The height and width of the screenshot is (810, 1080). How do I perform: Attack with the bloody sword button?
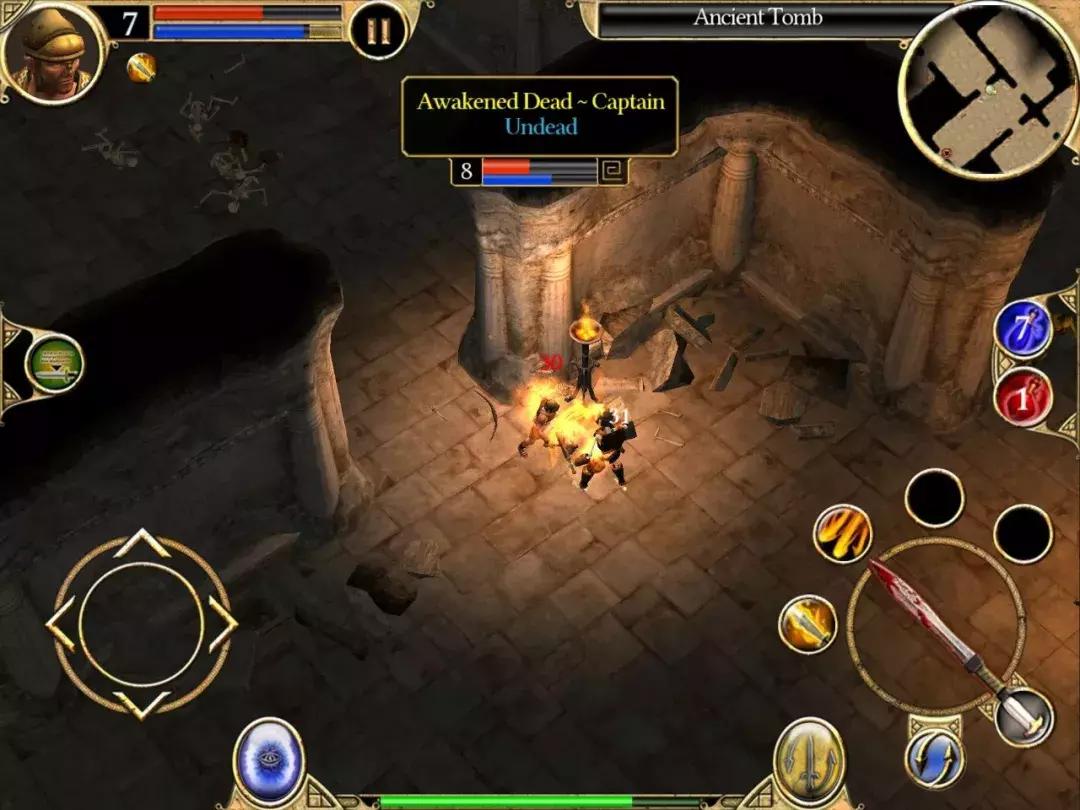936,627
